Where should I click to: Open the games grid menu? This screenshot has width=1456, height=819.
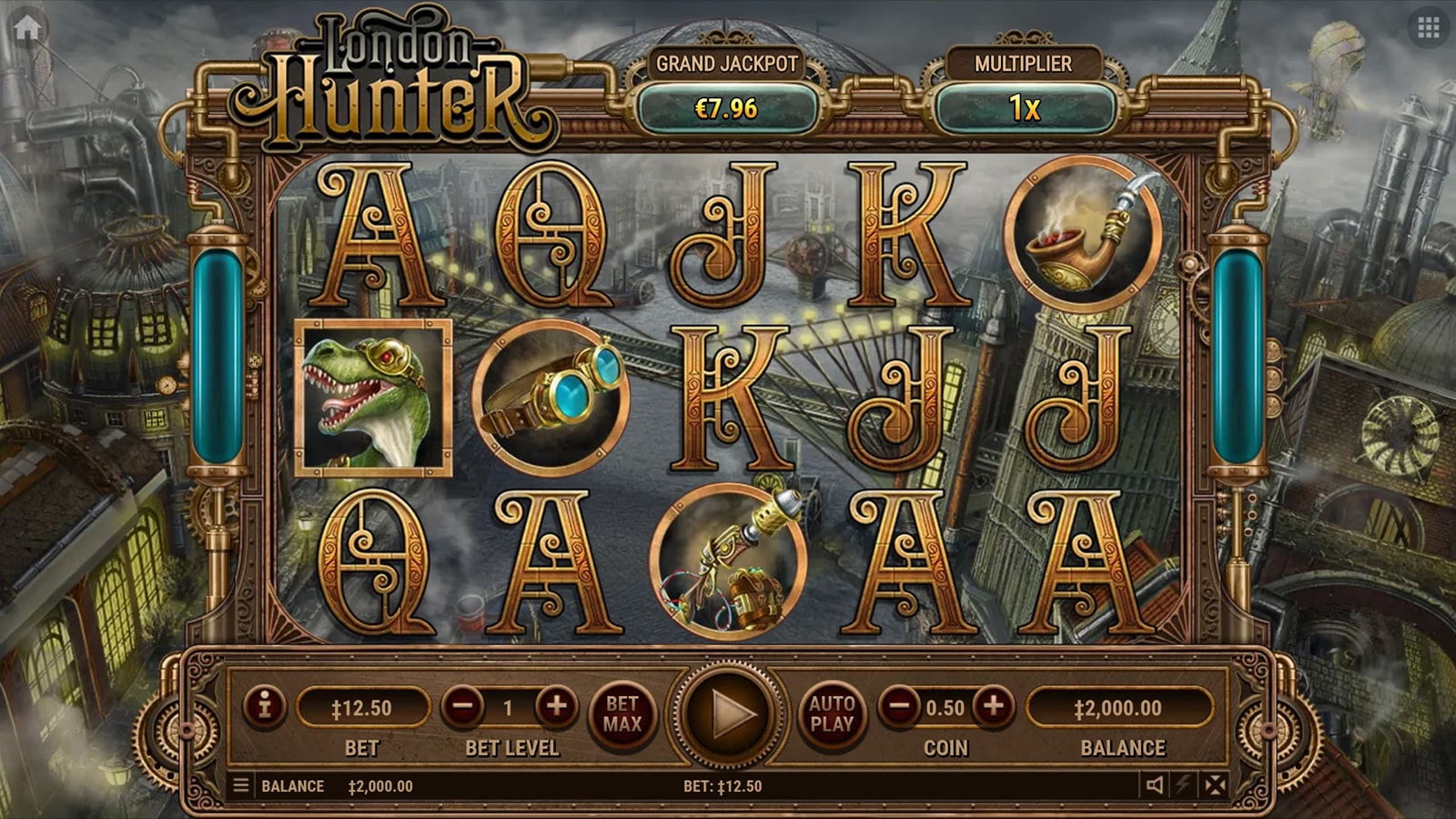(x=1428, y=28)
